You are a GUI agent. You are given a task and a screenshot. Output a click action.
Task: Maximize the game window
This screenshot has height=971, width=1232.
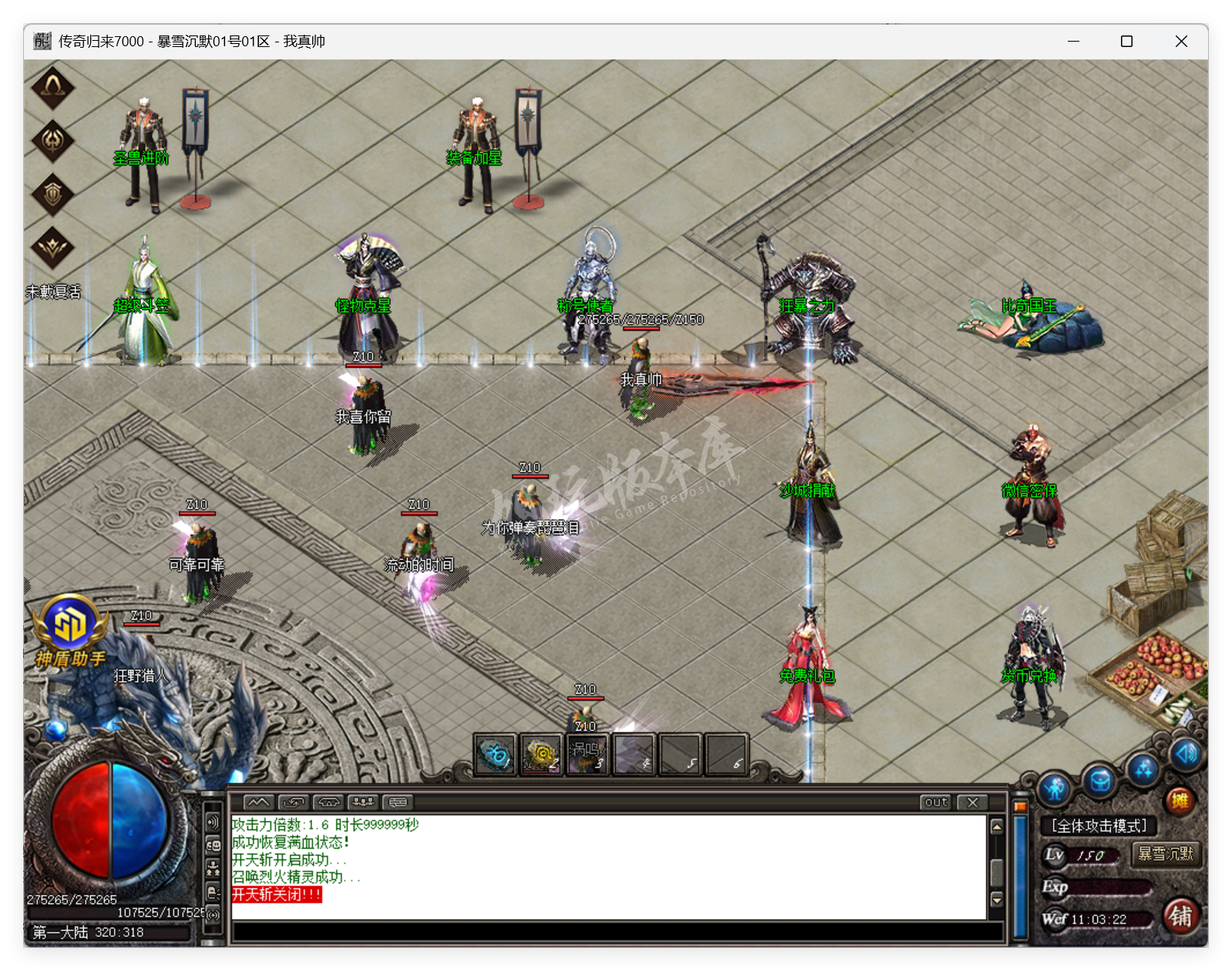(x=1126, y=42)
